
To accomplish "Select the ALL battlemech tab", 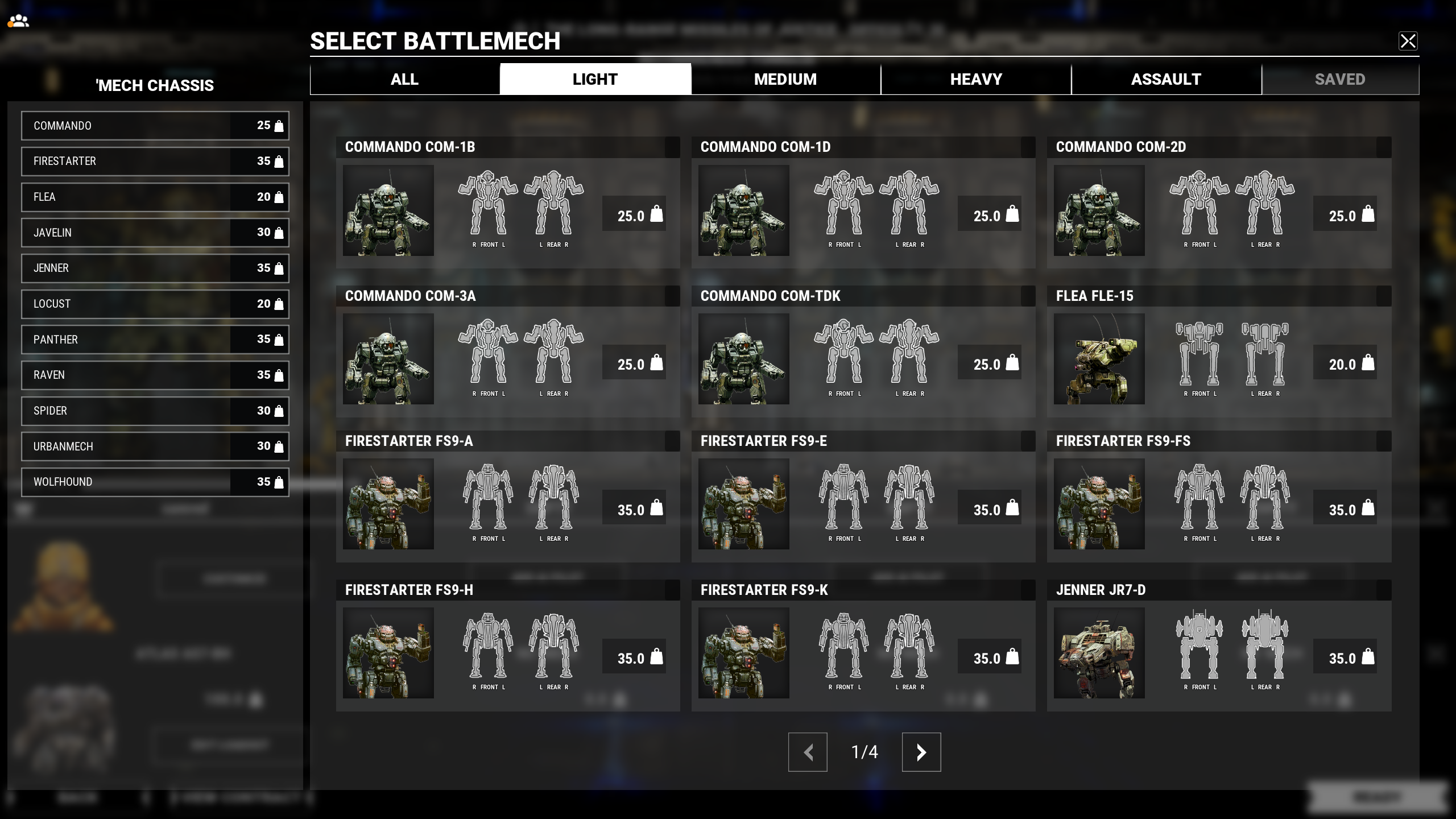I will tap(404, 78).
